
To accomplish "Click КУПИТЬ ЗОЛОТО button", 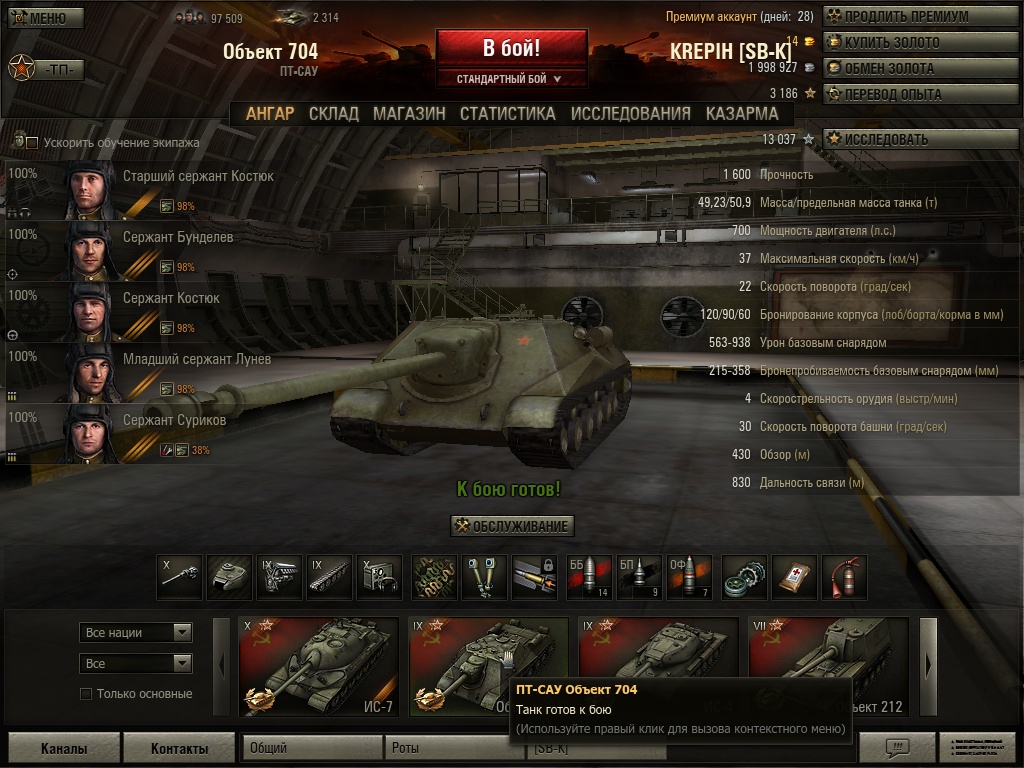I will pyautogui.click(x=908, y=42).
